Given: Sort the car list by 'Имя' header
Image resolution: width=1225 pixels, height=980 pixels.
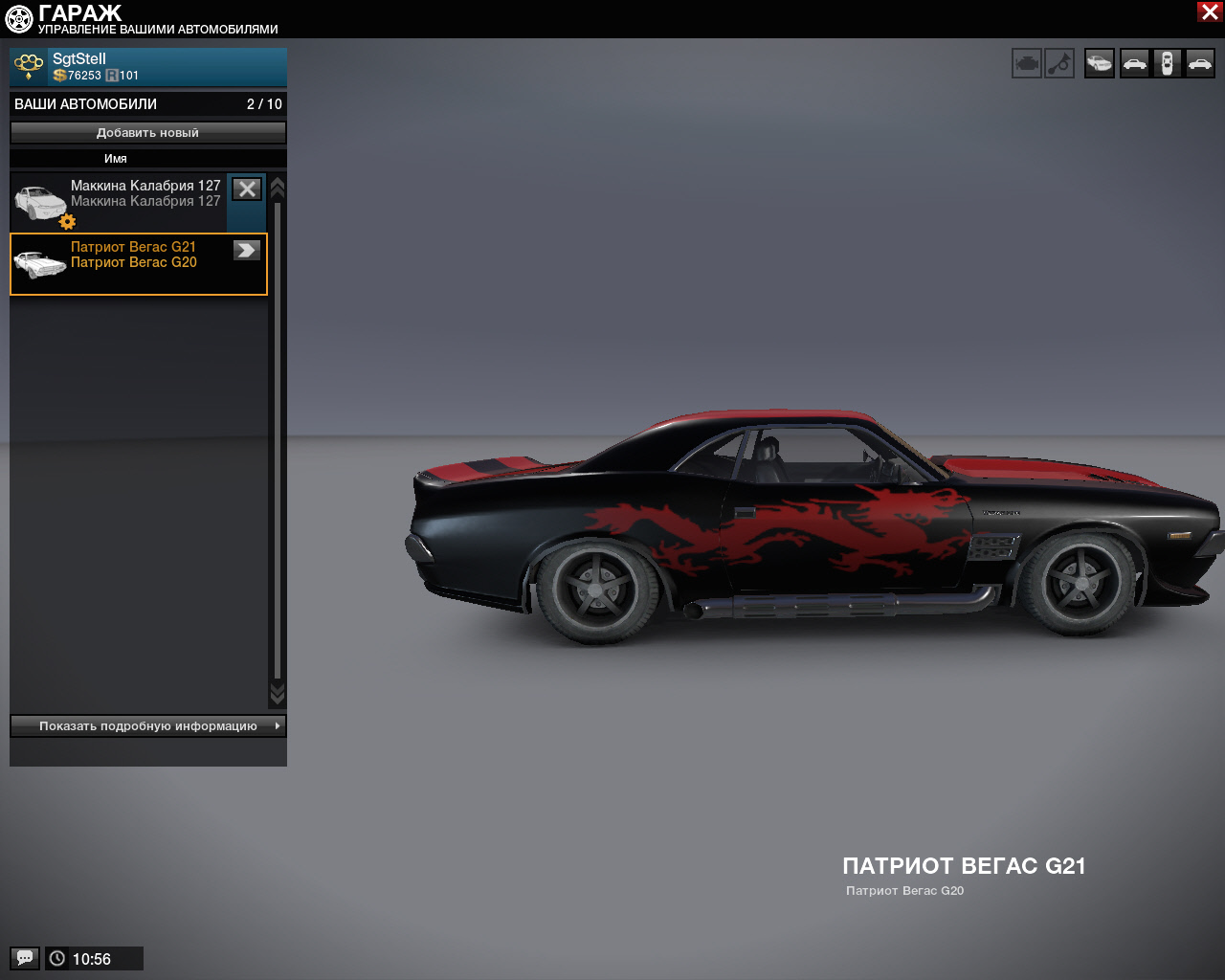Looking at the screenshot, I should pos(116,159).
